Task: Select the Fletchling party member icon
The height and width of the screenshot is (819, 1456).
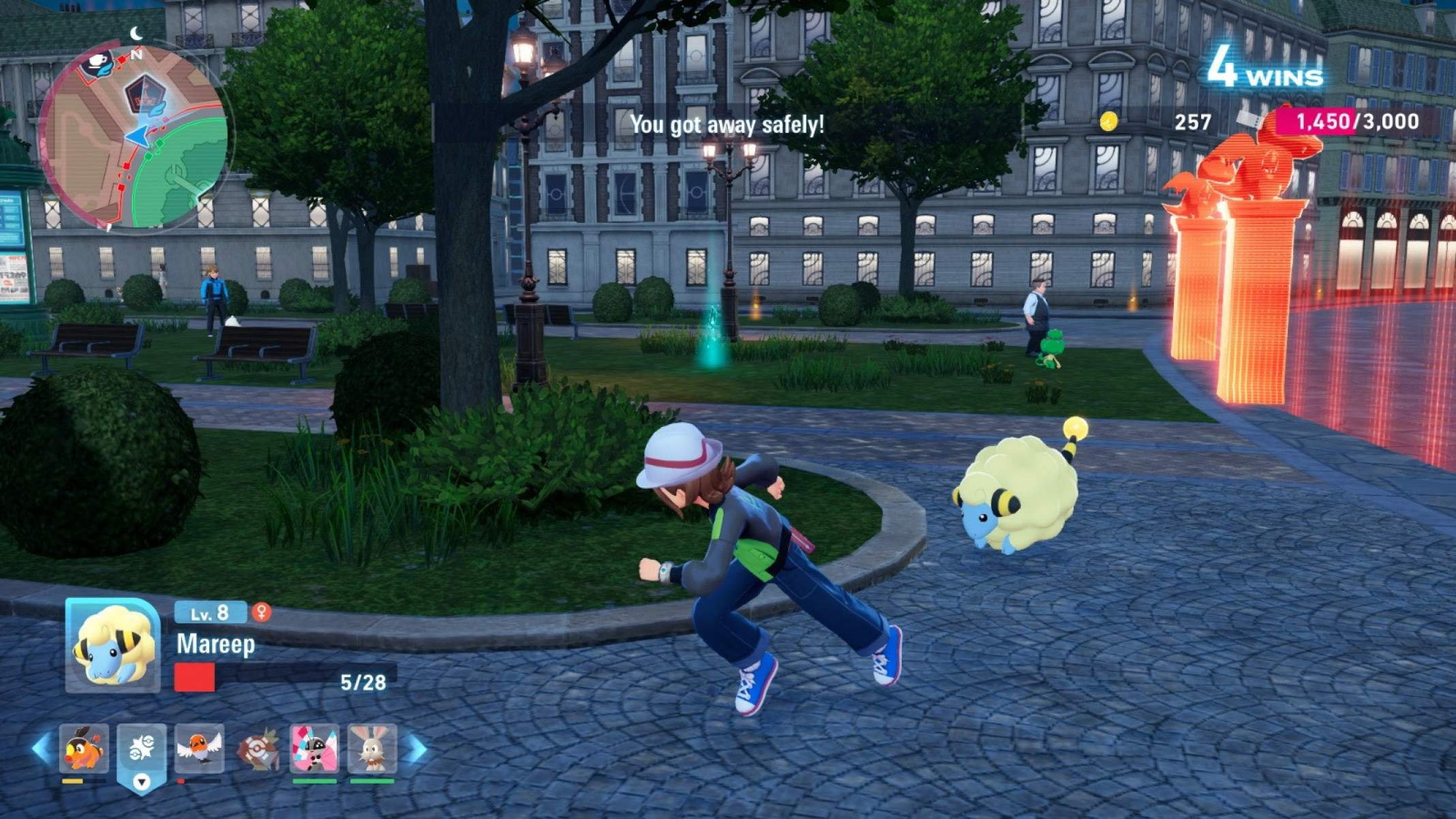Action: [x=200, y=747]
